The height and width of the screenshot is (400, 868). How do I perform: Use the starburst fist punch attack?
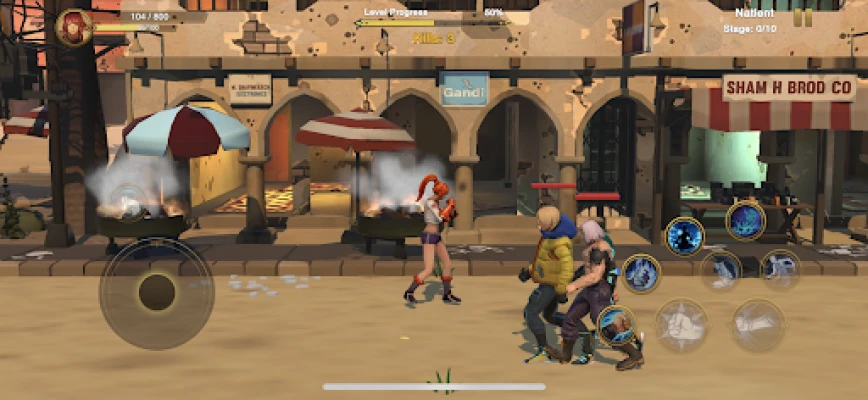tap(682, 325)
